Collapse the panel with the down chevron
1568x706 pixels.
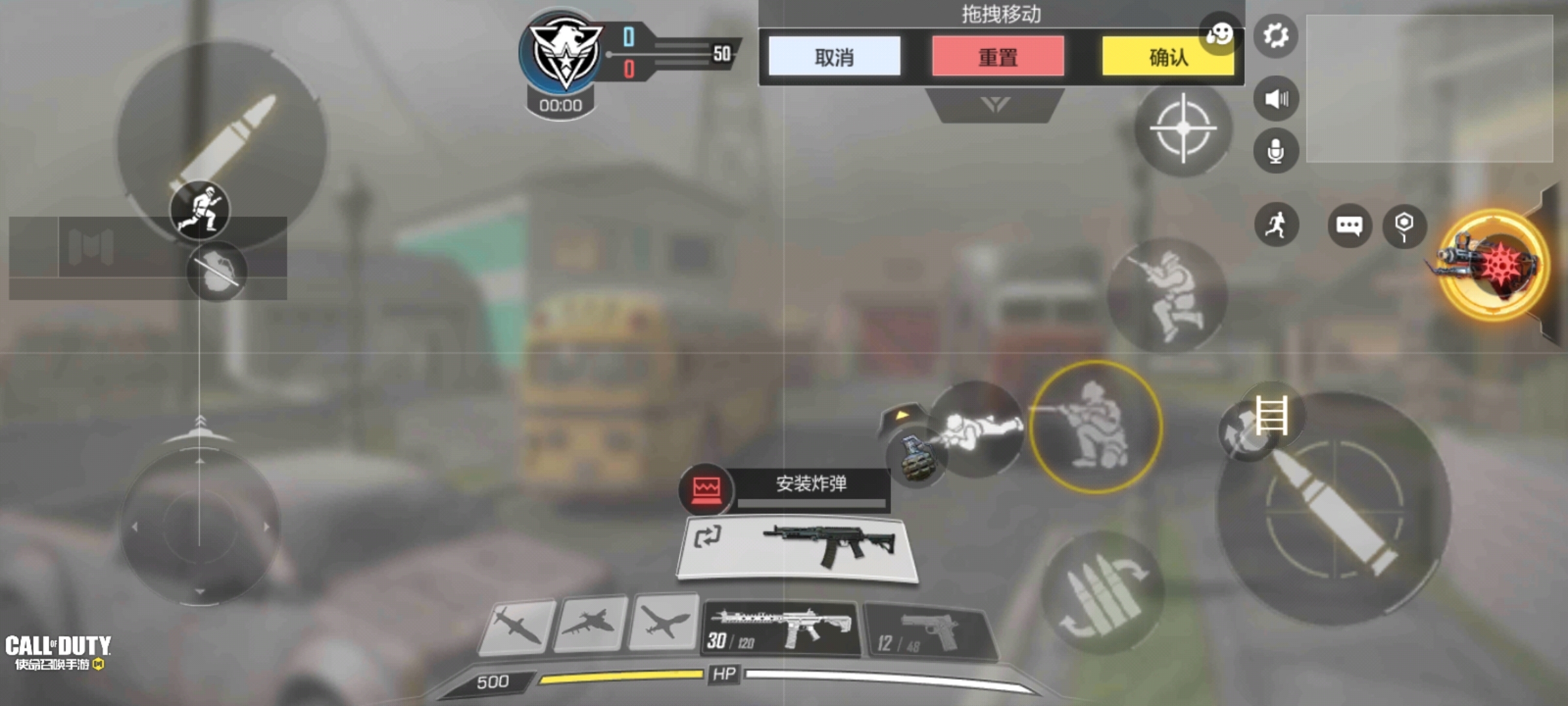[x=995, y=105]
